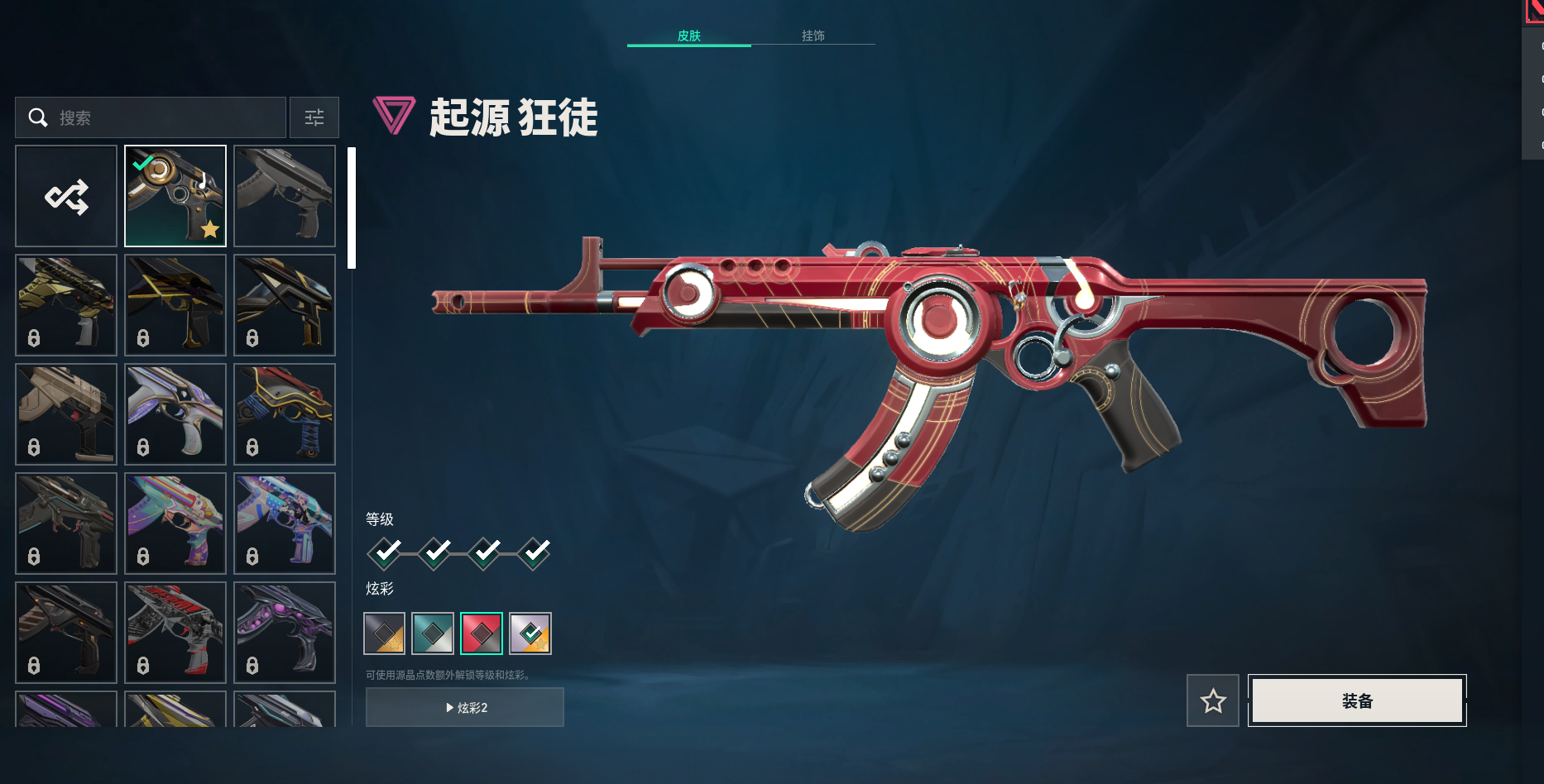Open the 挂饰 (Buddies) tab
1544x784 pixels.
pyautogui.click(x=813, y=36)
